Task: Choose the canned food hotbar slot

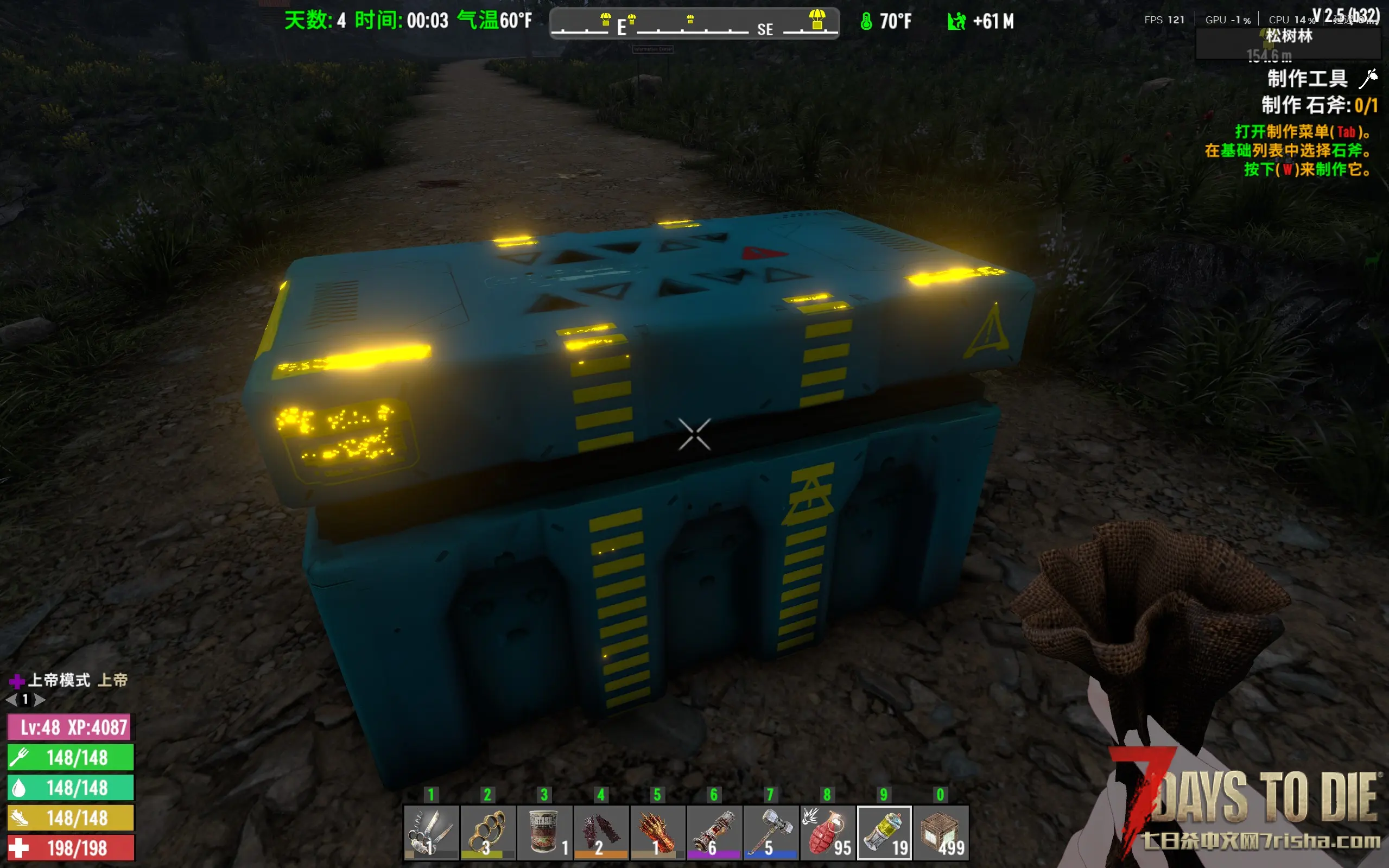Action: 544,832
